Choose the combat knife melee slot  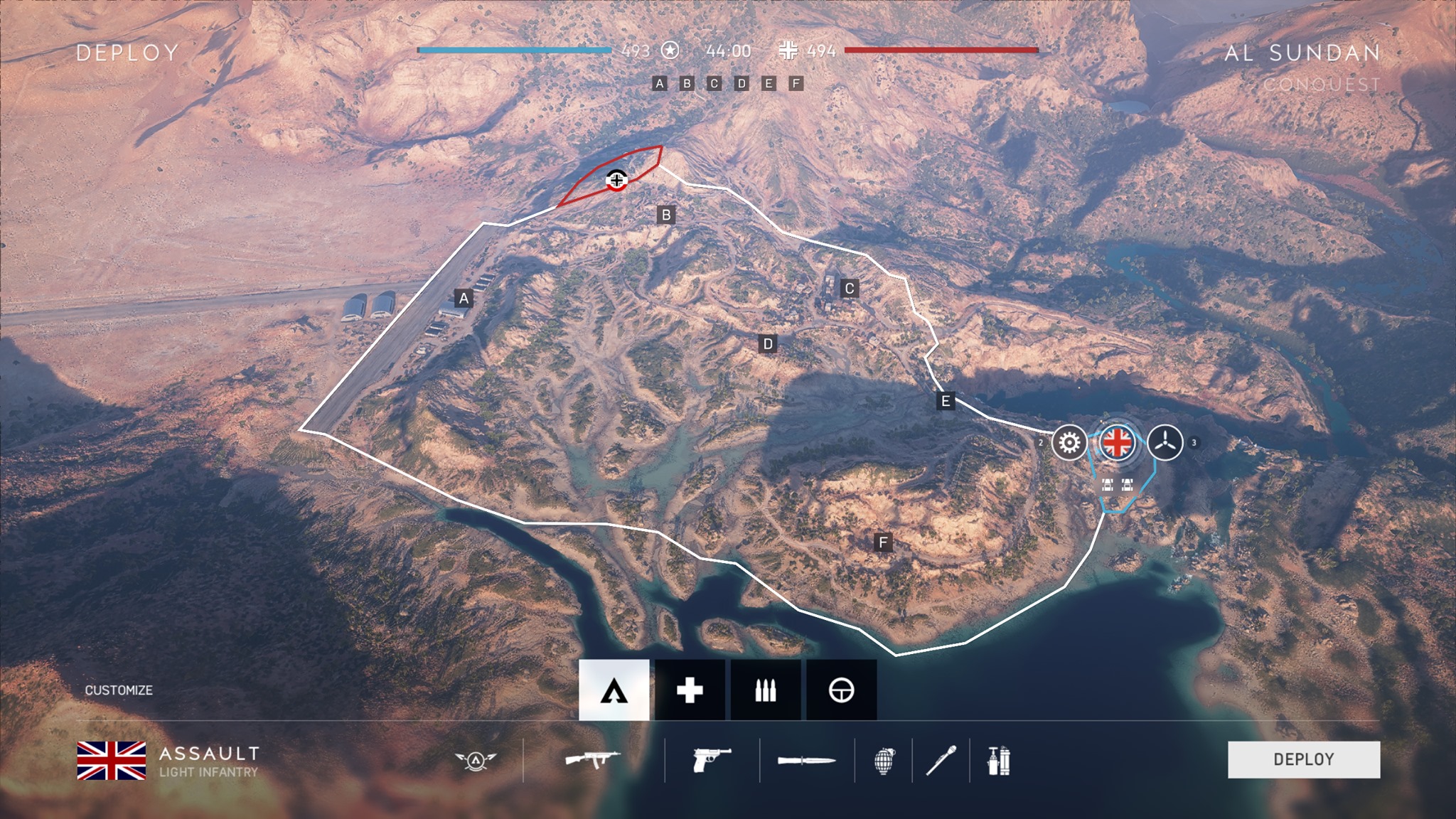tap(806, 761)
